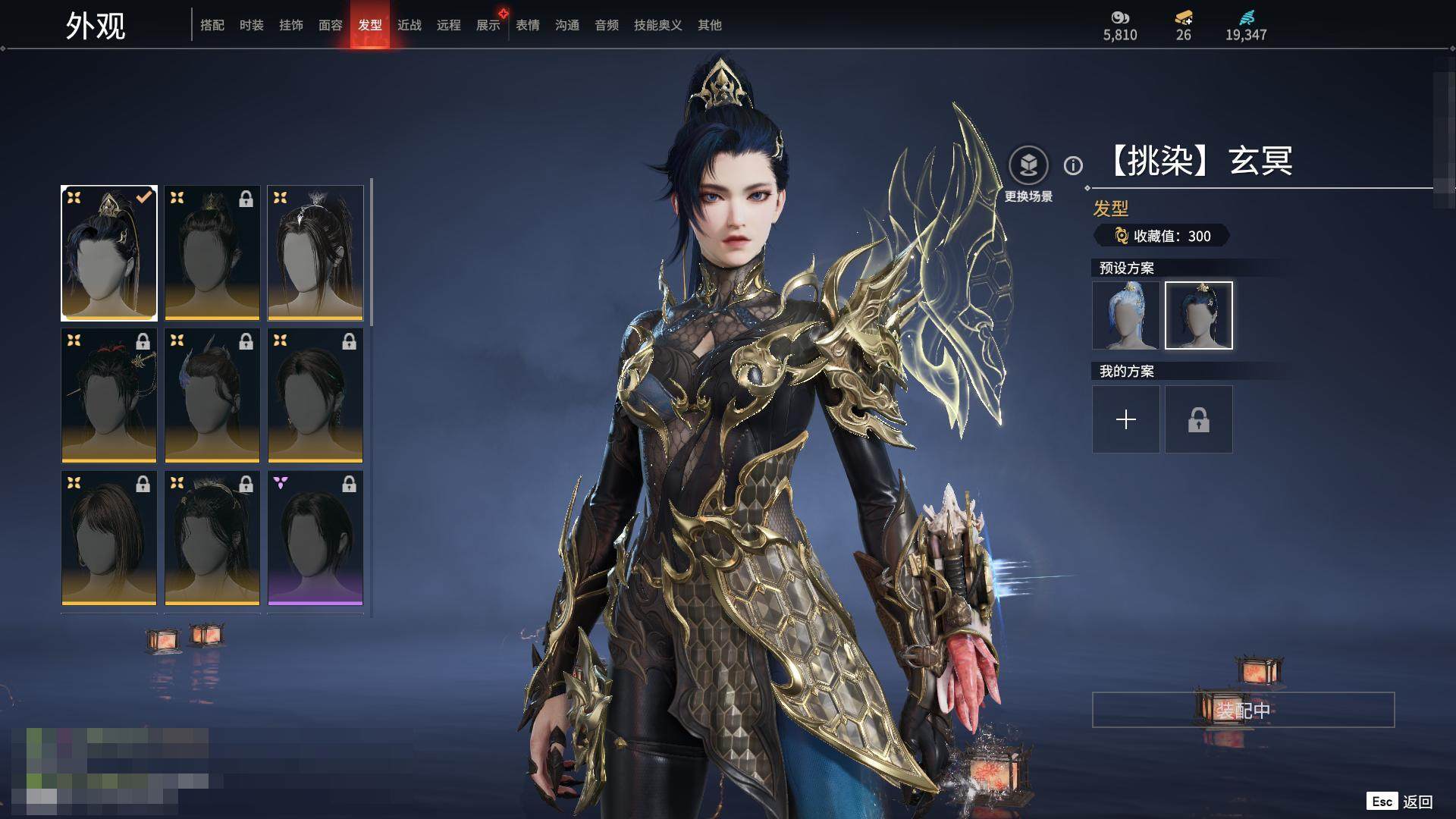1456x819 pixels.
Task: Select the equipped hairstyle with checkmark
Action: coord(109,253)
